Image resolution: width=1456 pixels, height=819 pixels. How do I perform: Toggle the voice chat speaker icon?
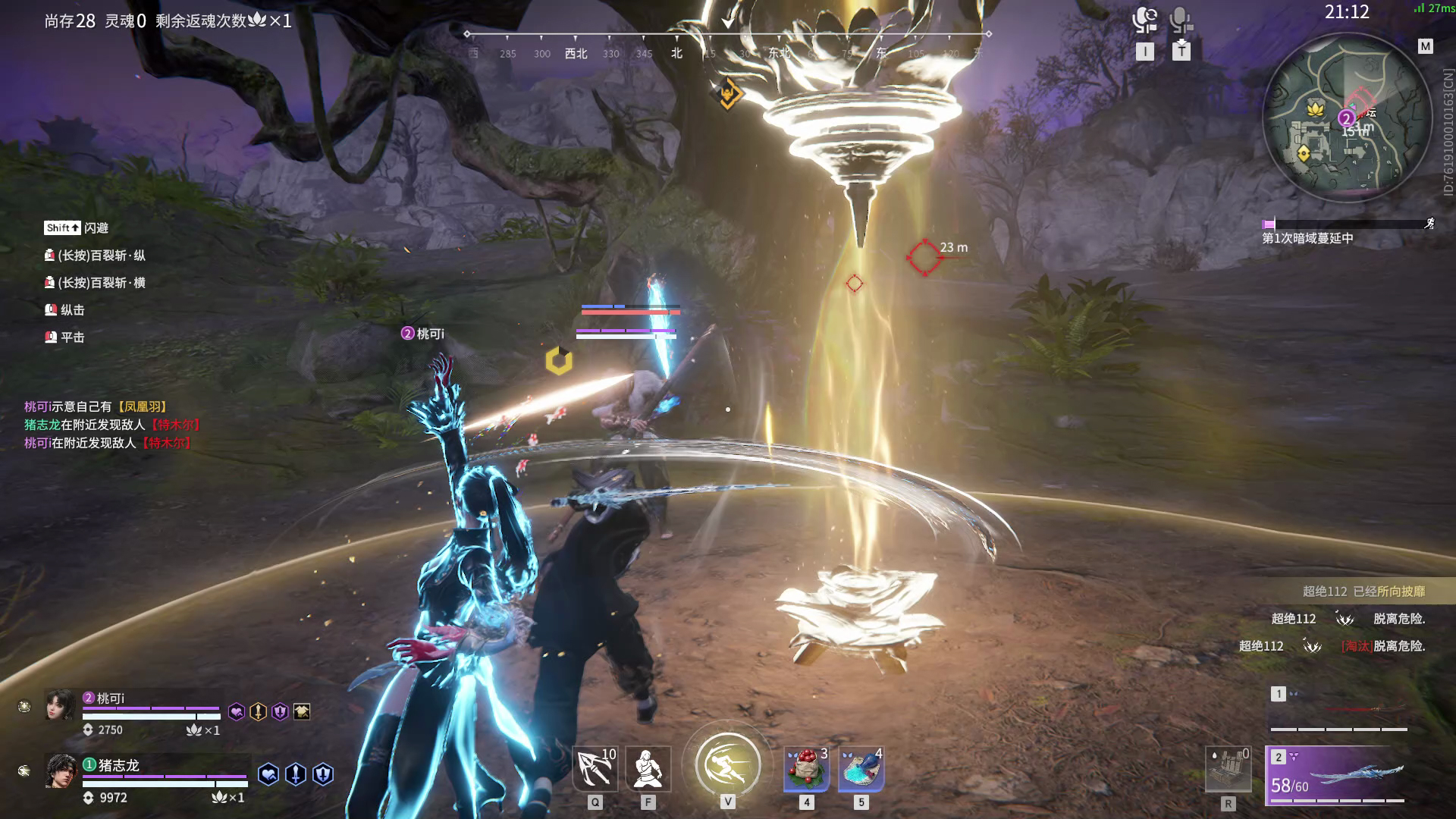click(1144, 20)
